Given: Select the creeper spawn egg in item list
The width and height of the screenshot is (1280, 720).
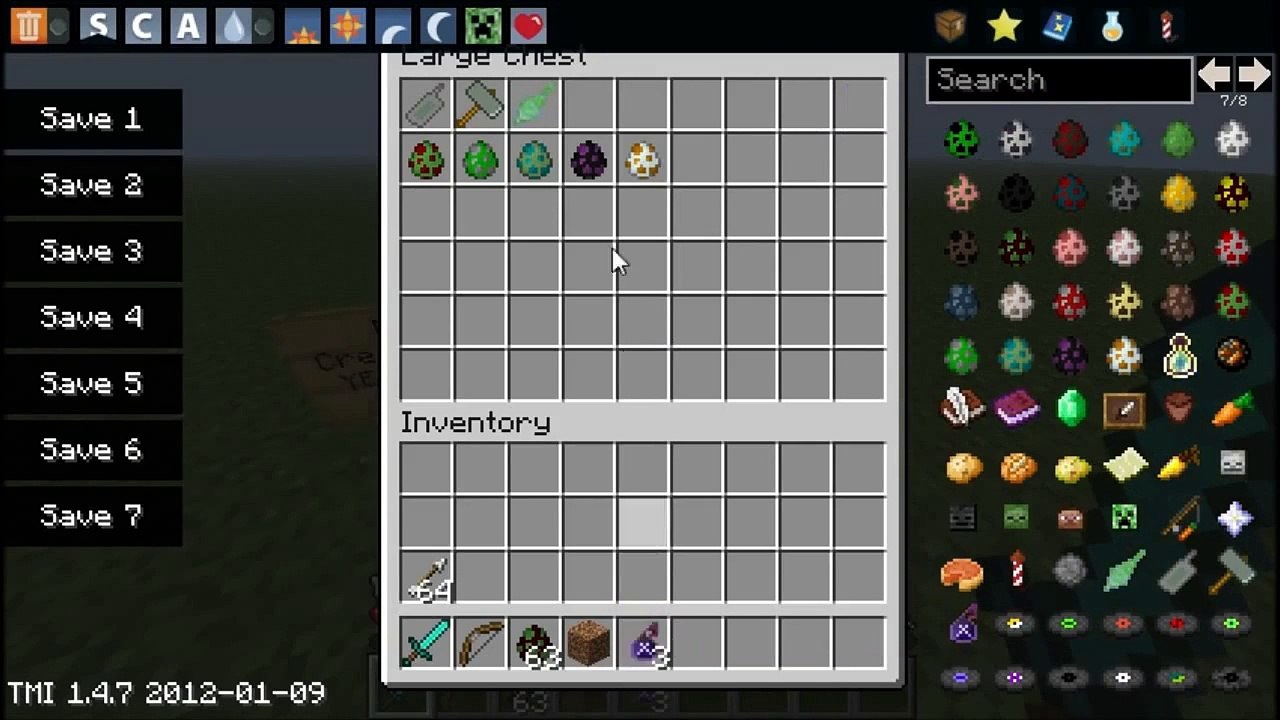Looking at the screenshot, I should (962, 141).
